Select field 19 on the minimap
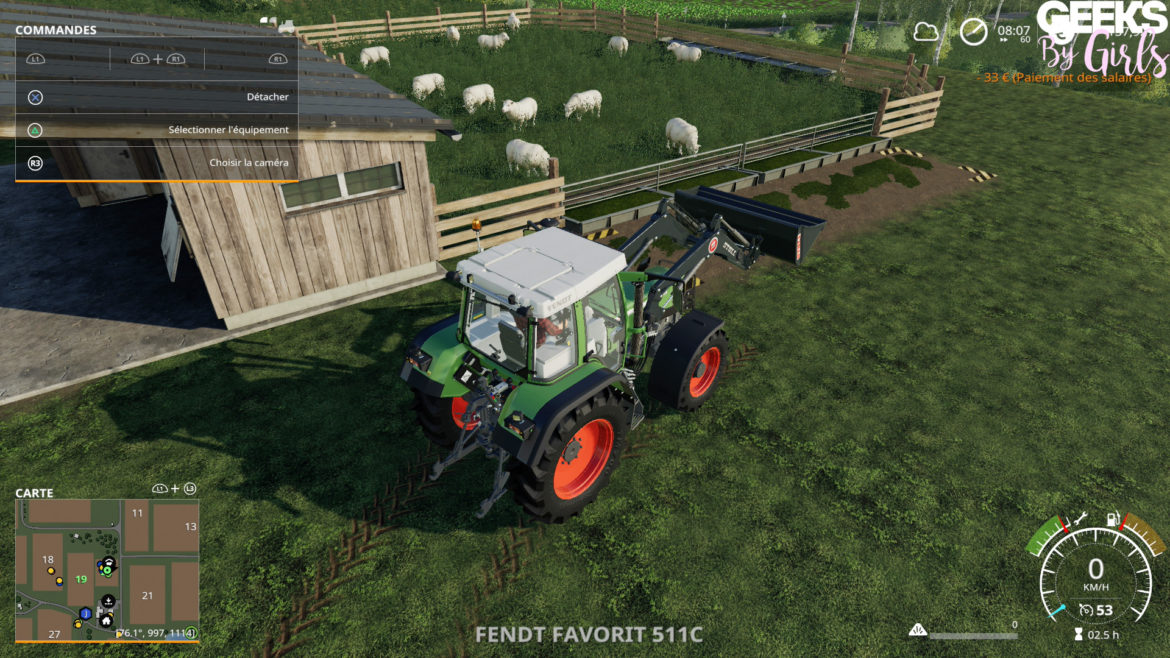 pyautogui.click(x=81, y=579)
